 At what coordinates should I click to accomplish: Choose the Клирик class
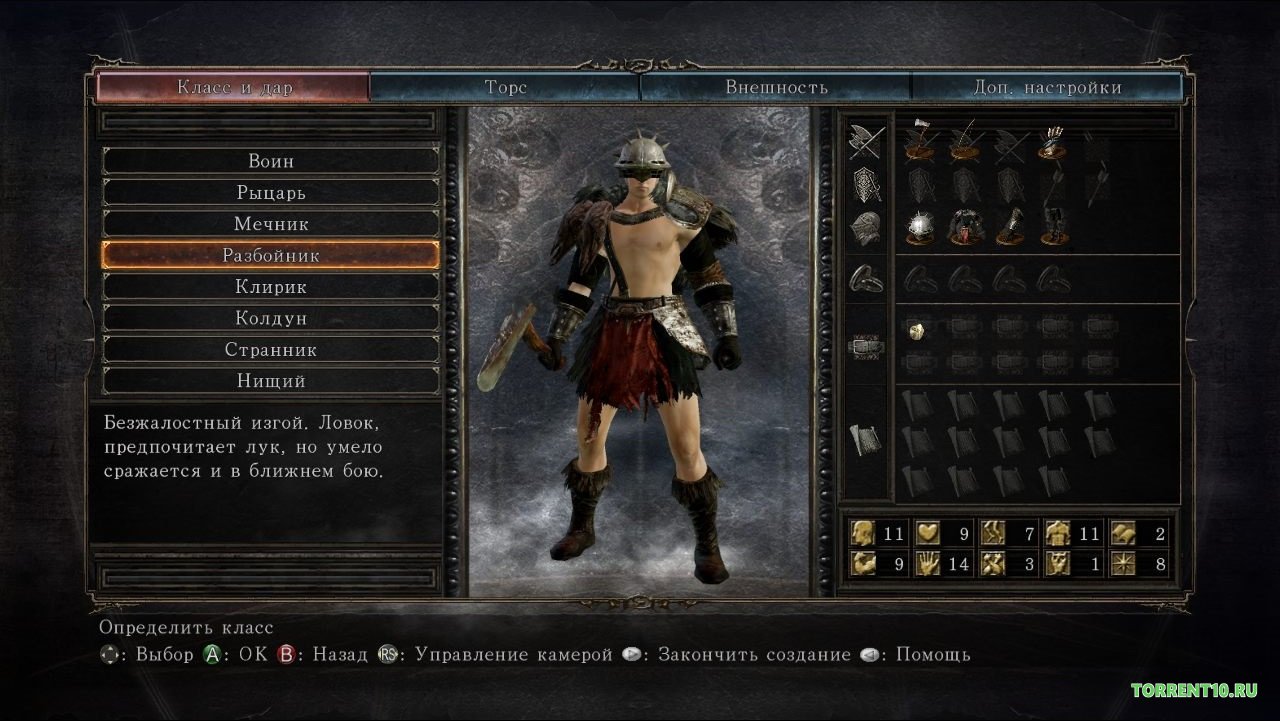click(271, 287)
